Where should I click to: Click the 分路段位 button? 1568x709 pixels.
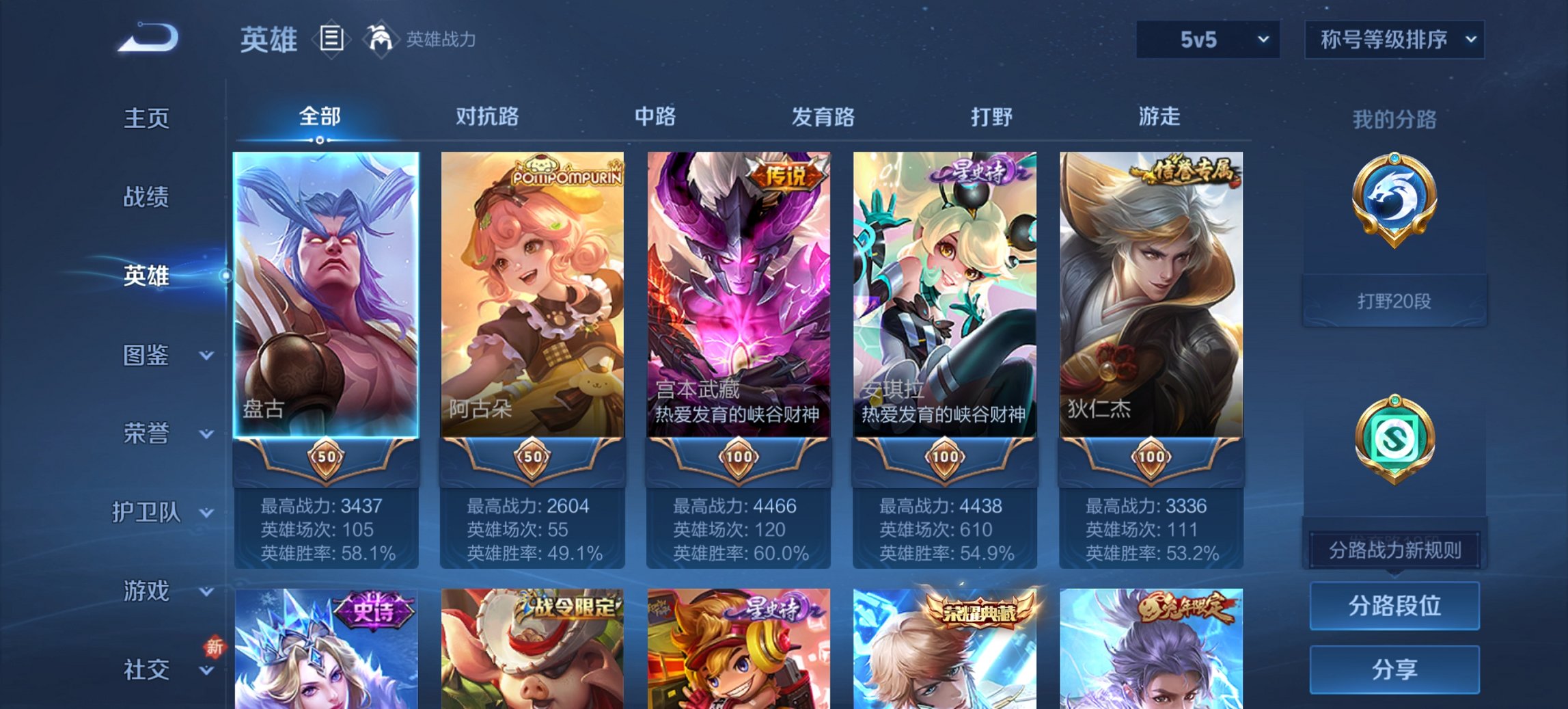(1394, 606)
